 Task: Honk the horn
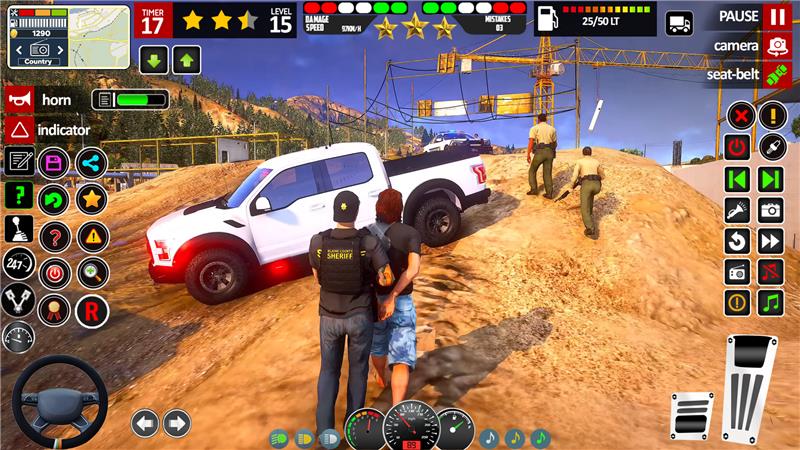coord(19,99)
